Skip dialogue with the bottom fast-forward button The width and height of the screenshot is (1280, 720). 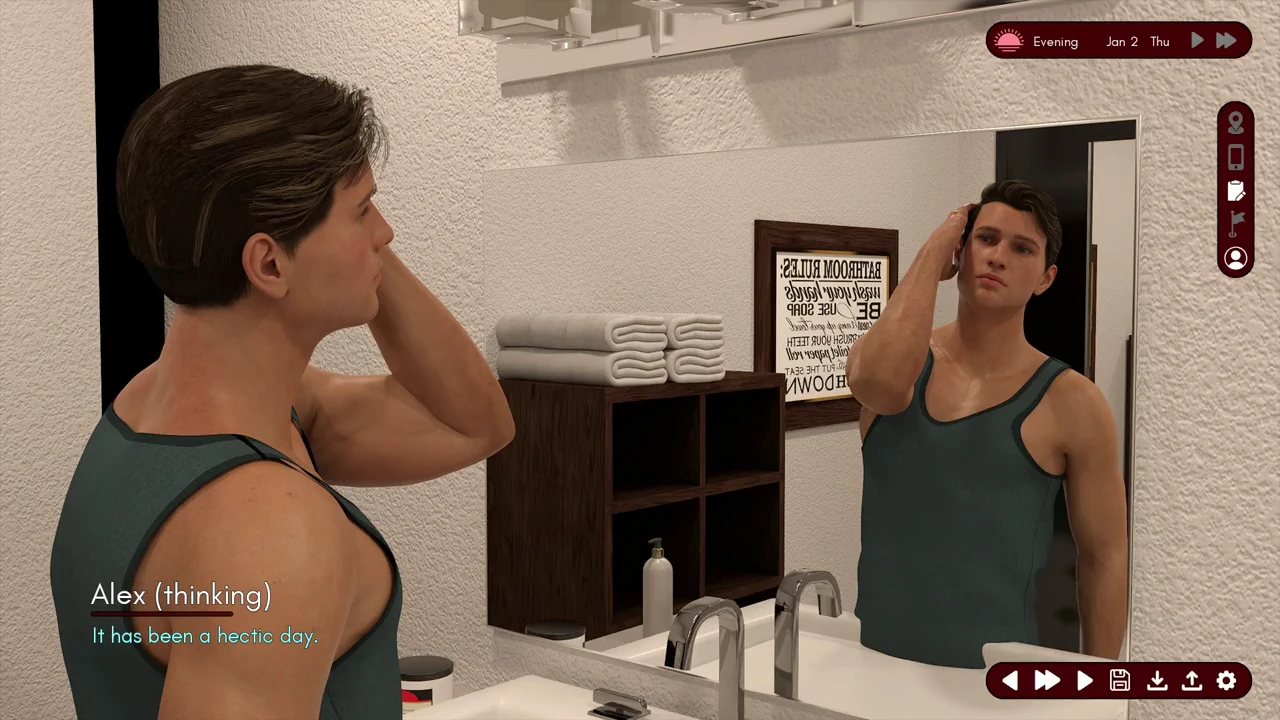pyautogui.click(x=1047, y=681)
